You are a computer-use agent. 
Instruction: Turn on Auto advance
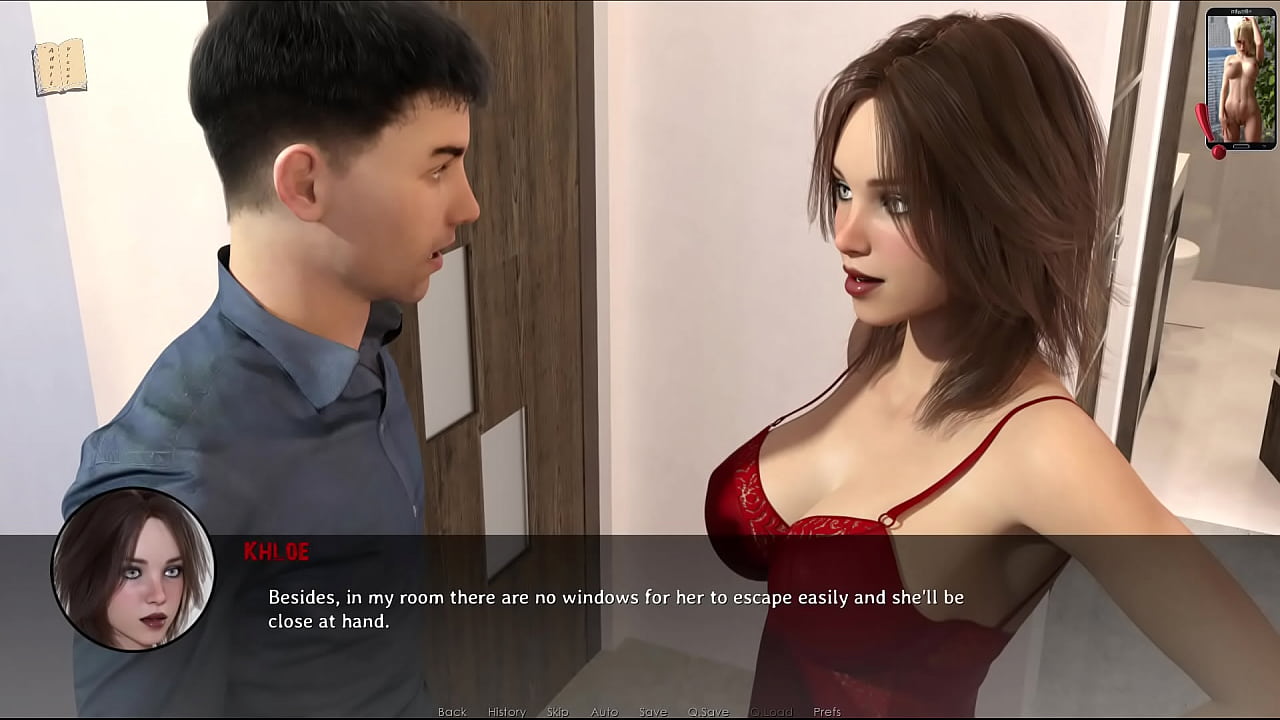[604, 712]
